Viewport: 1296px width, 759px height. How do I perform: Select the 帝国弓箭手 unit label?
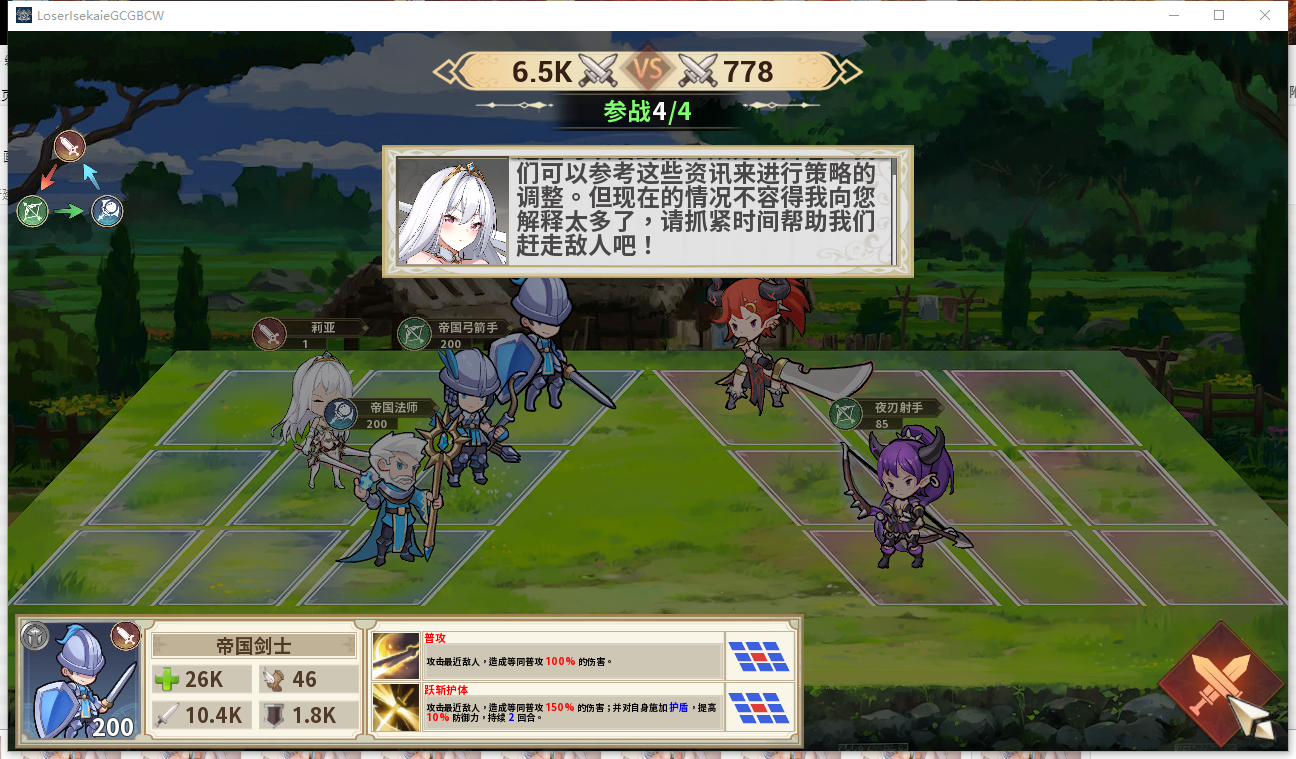pyautogui.click(x=455, y=333)
